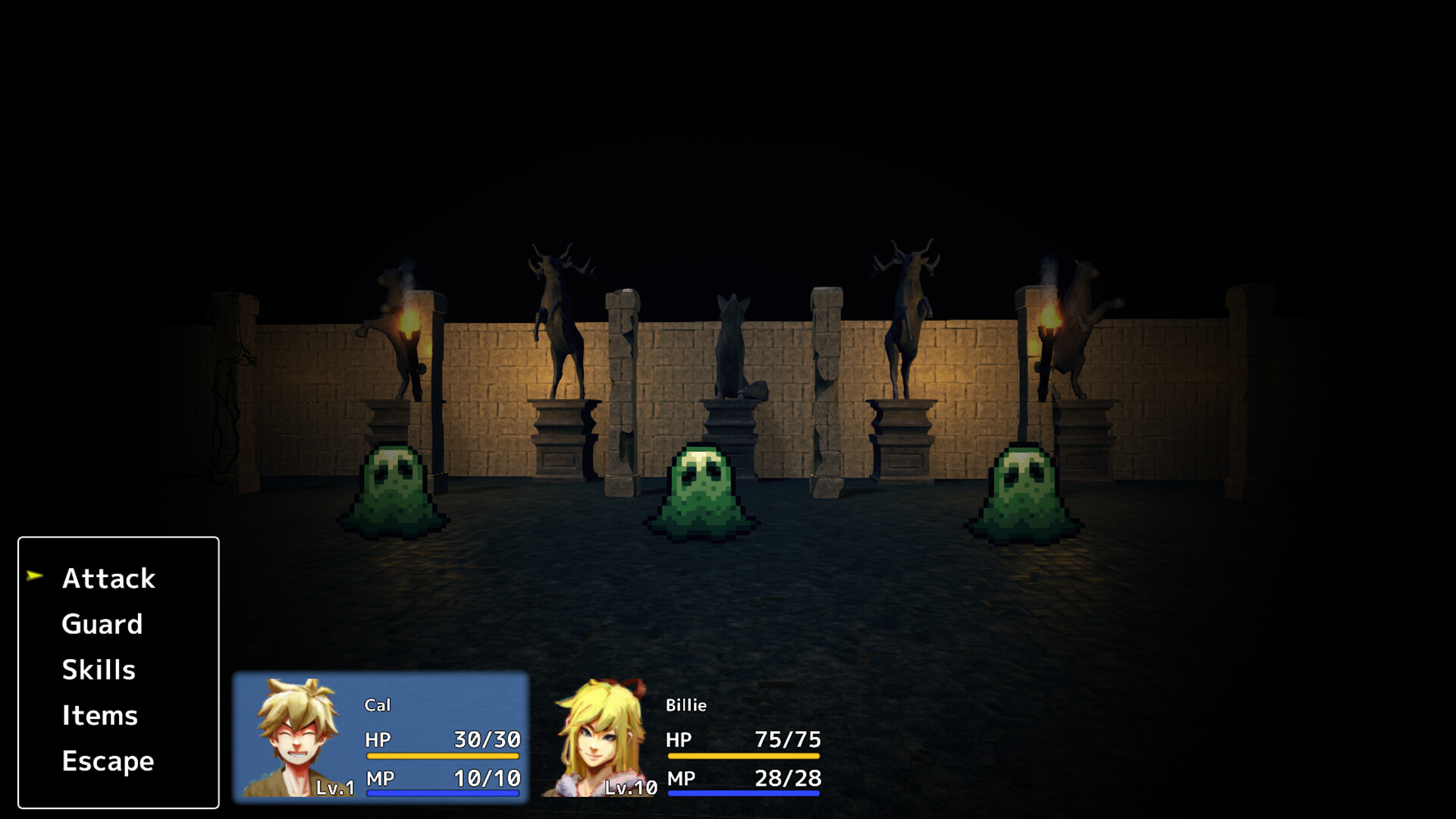Screen dimensions: 1456x819
Task: Click Billie's blue MP bar
Action: click(742, 794)
